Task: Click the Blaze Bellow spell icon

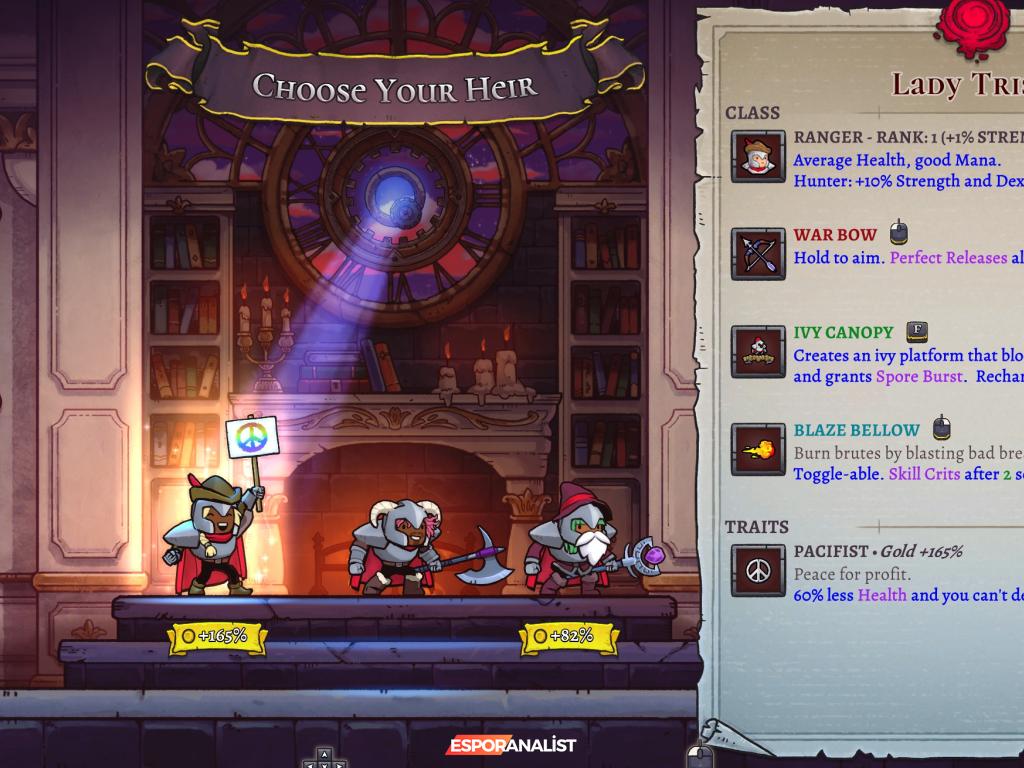Action: [758, 449]
